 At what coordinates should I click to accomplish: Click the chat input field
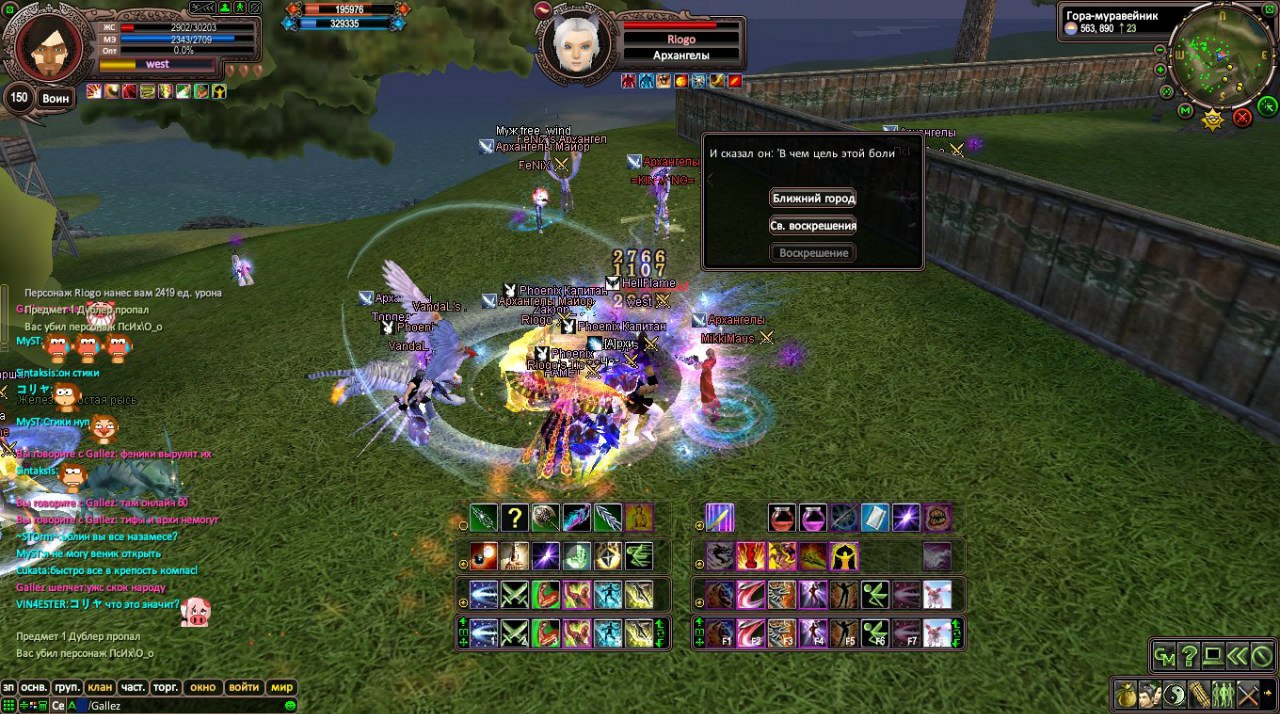click(180, 705)
